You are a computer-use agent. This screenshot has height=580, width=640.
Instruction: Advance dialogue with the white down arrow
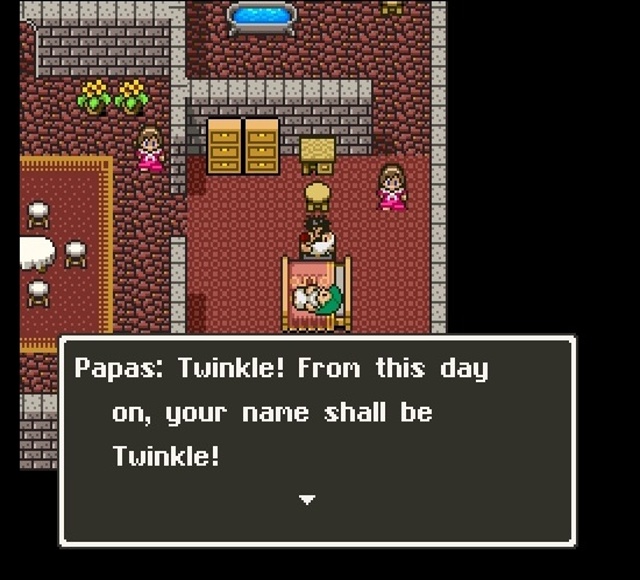pyautogui.click(x=307, y=499)
